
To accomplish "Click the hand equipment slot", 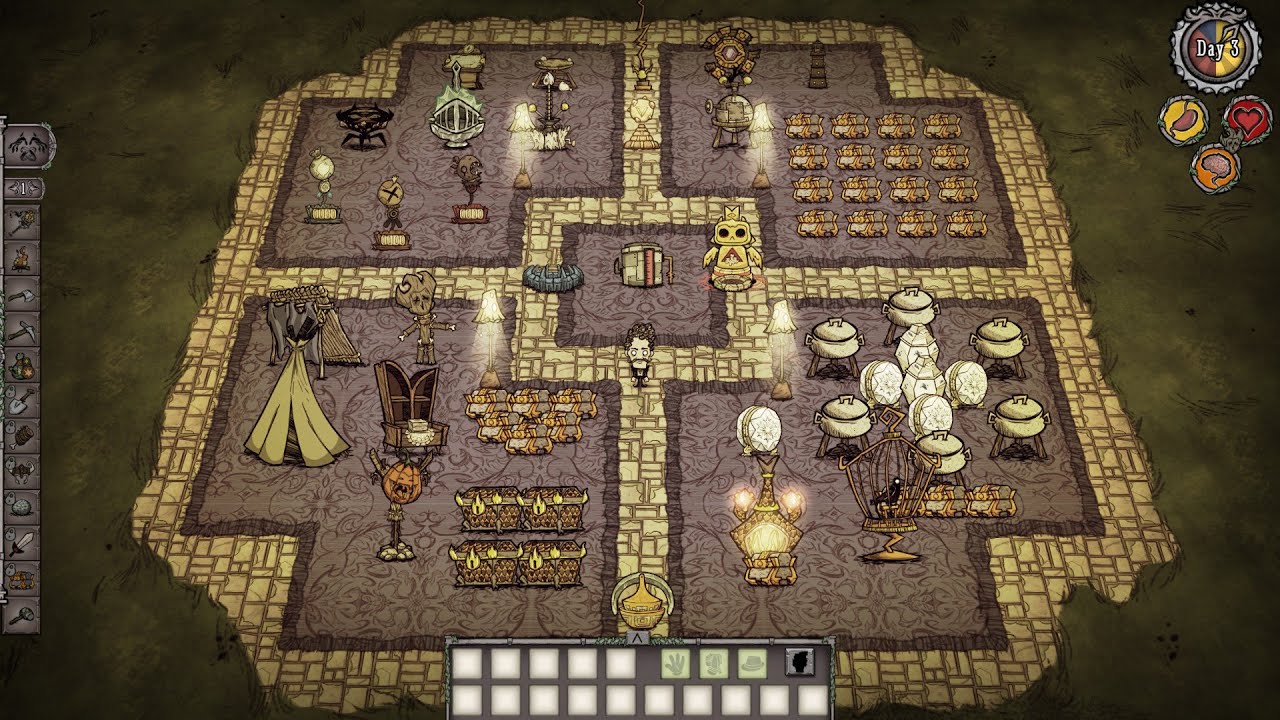I will (675, 662).
